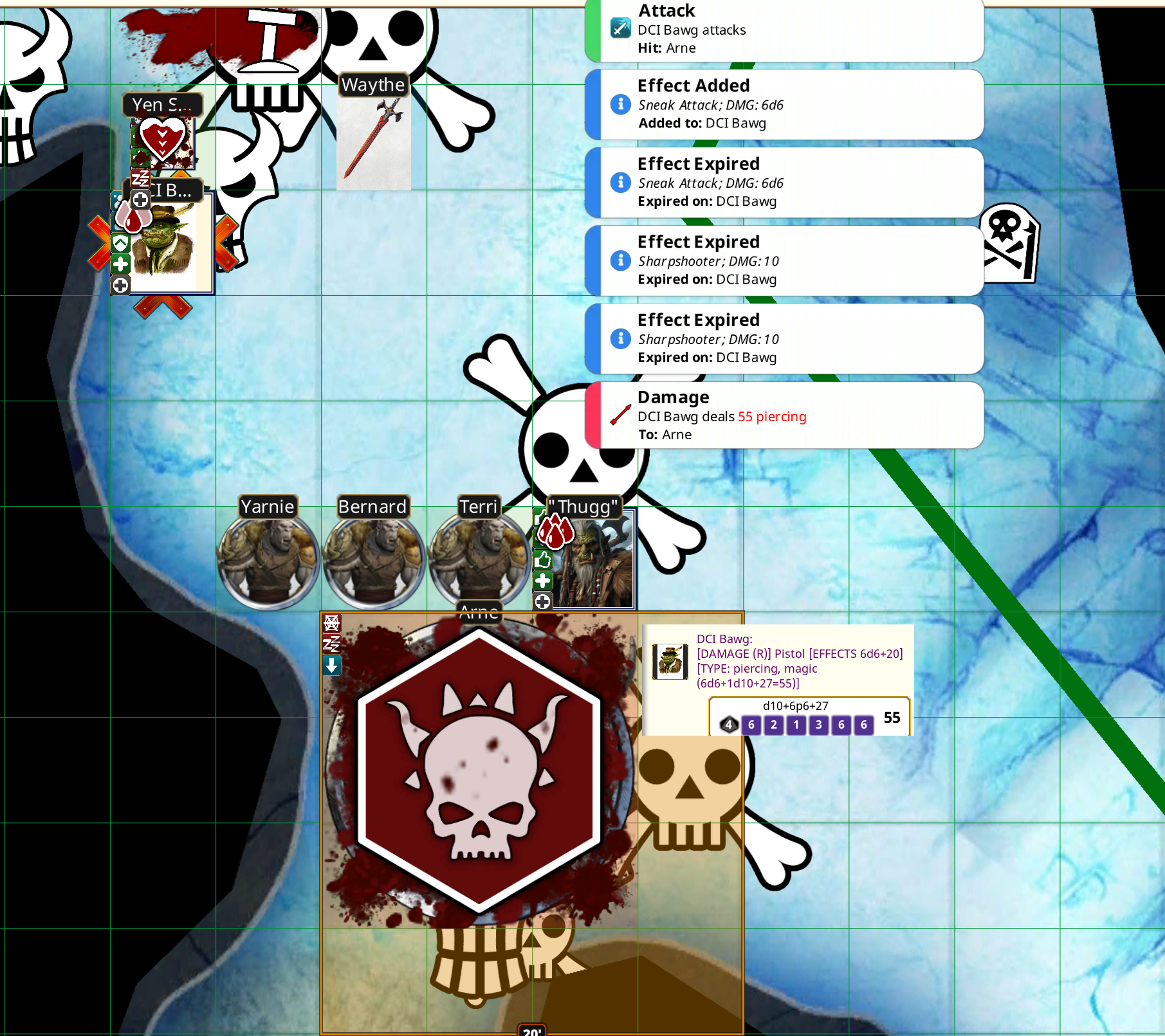Click the sword attack icon on the Attack card
The width and height of the screenshot is (1165, 1036).
[619, 29]
